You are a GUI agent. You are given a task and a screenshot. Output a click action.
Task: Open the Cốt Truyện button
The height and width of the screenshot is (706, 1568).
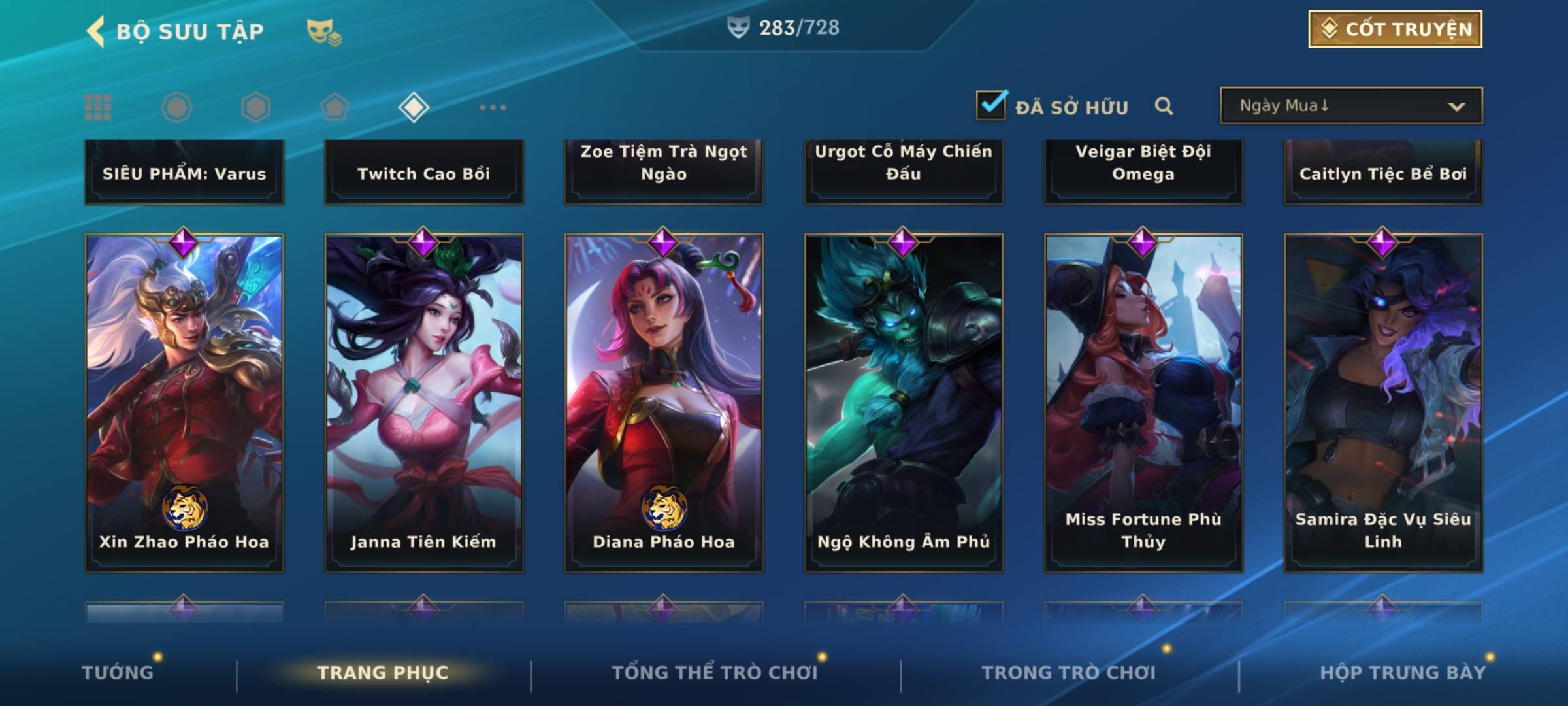pyautogui.click(x=1395, y=29)
